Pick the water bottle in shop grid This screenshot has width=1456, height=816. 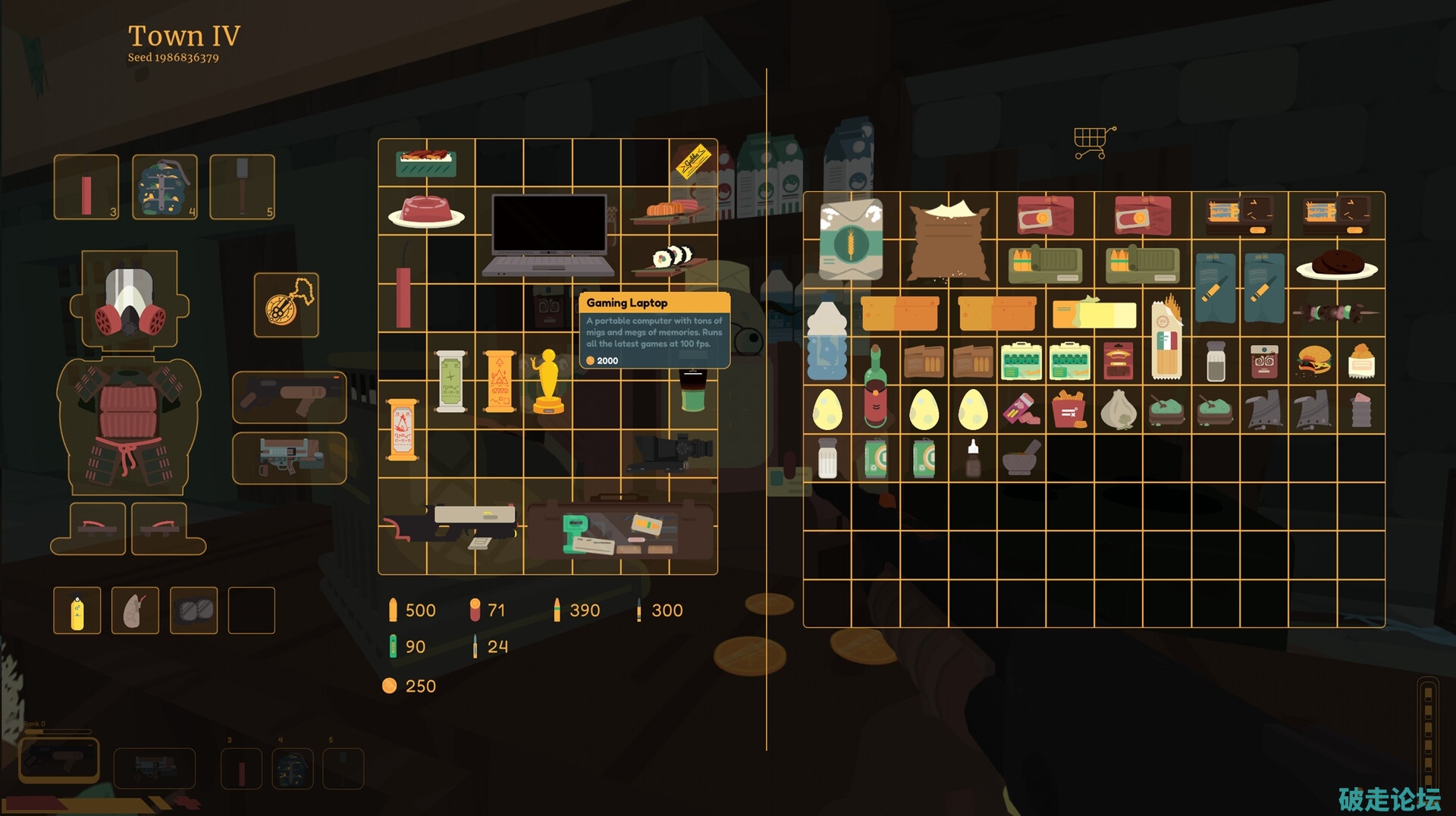tap(827, 337)
